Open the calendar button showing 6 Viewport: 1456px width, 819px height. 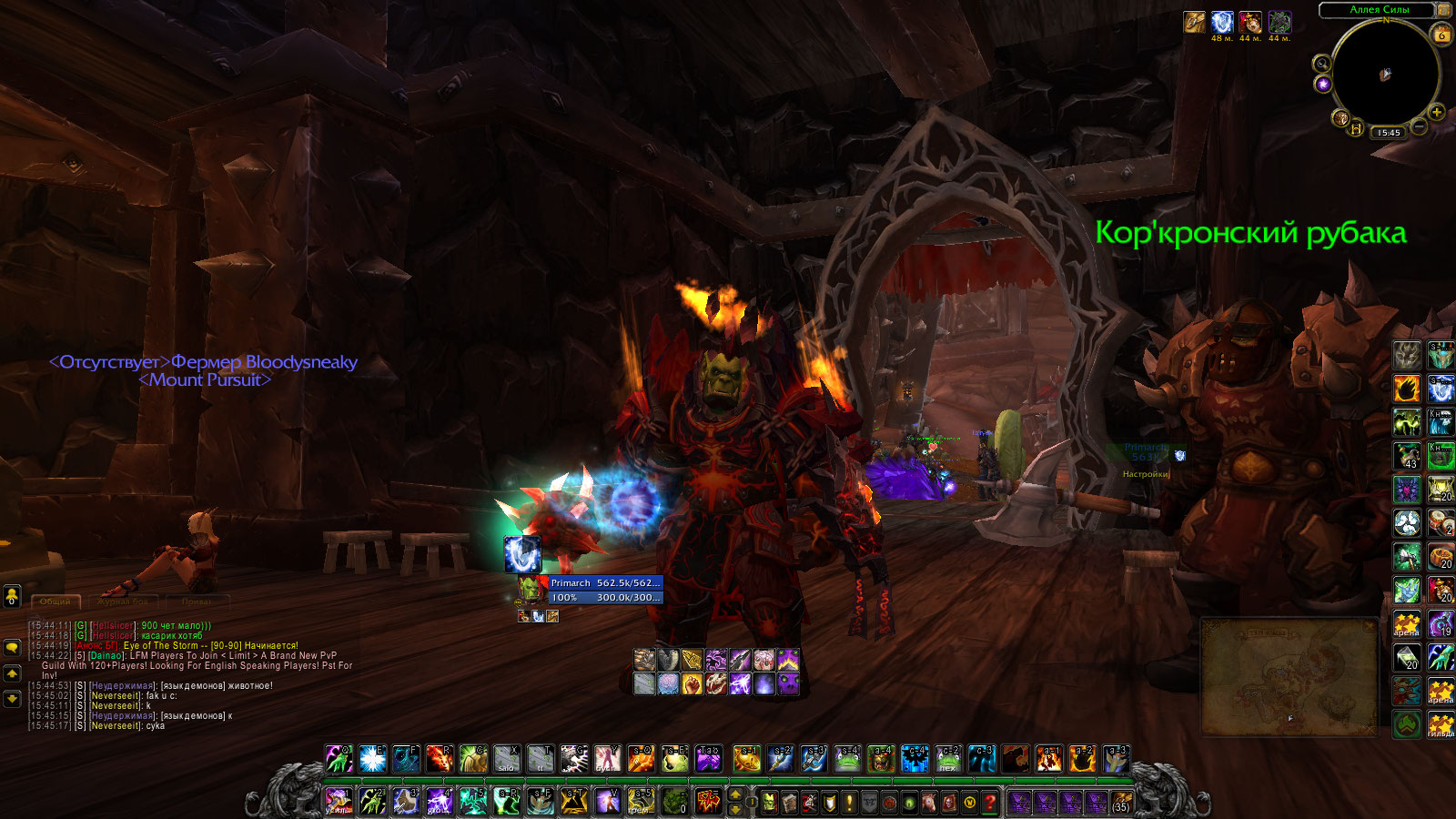coord(1441,35)
